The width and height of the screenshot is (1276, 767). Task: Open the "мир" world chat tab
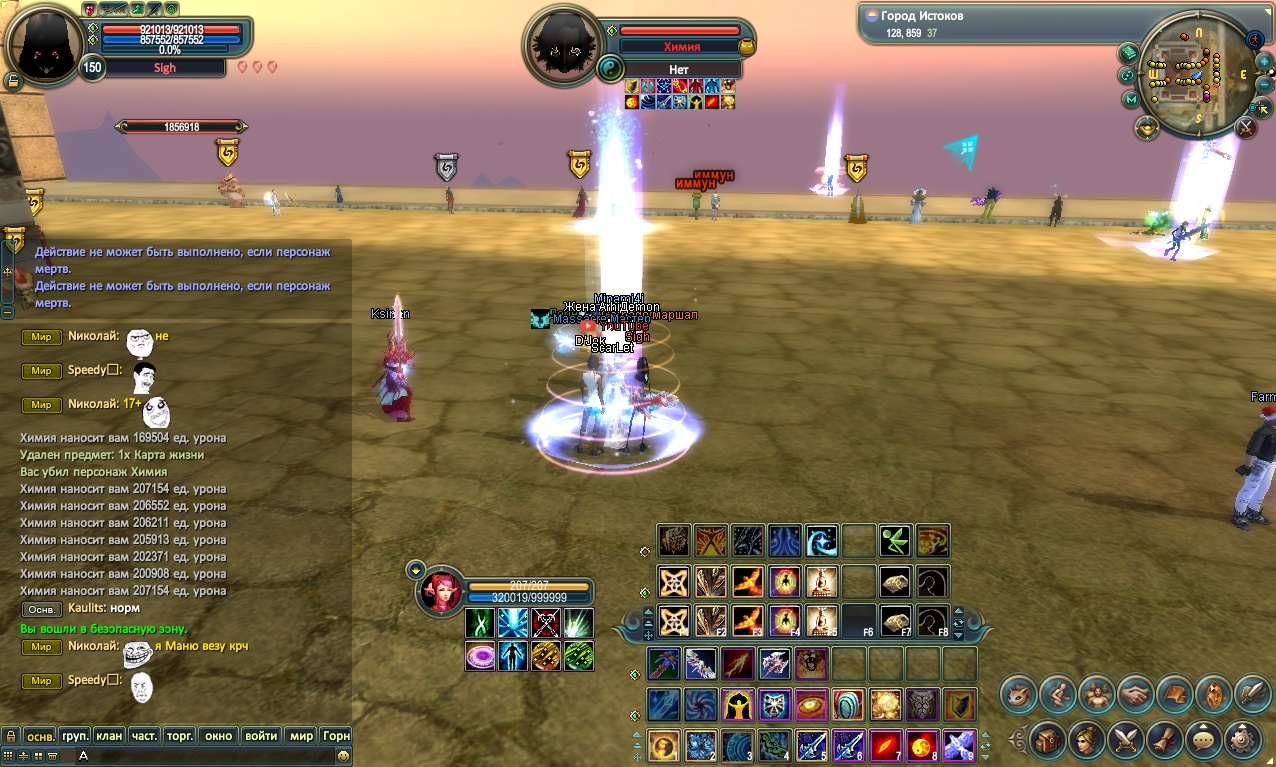click(x=301, y=736)
